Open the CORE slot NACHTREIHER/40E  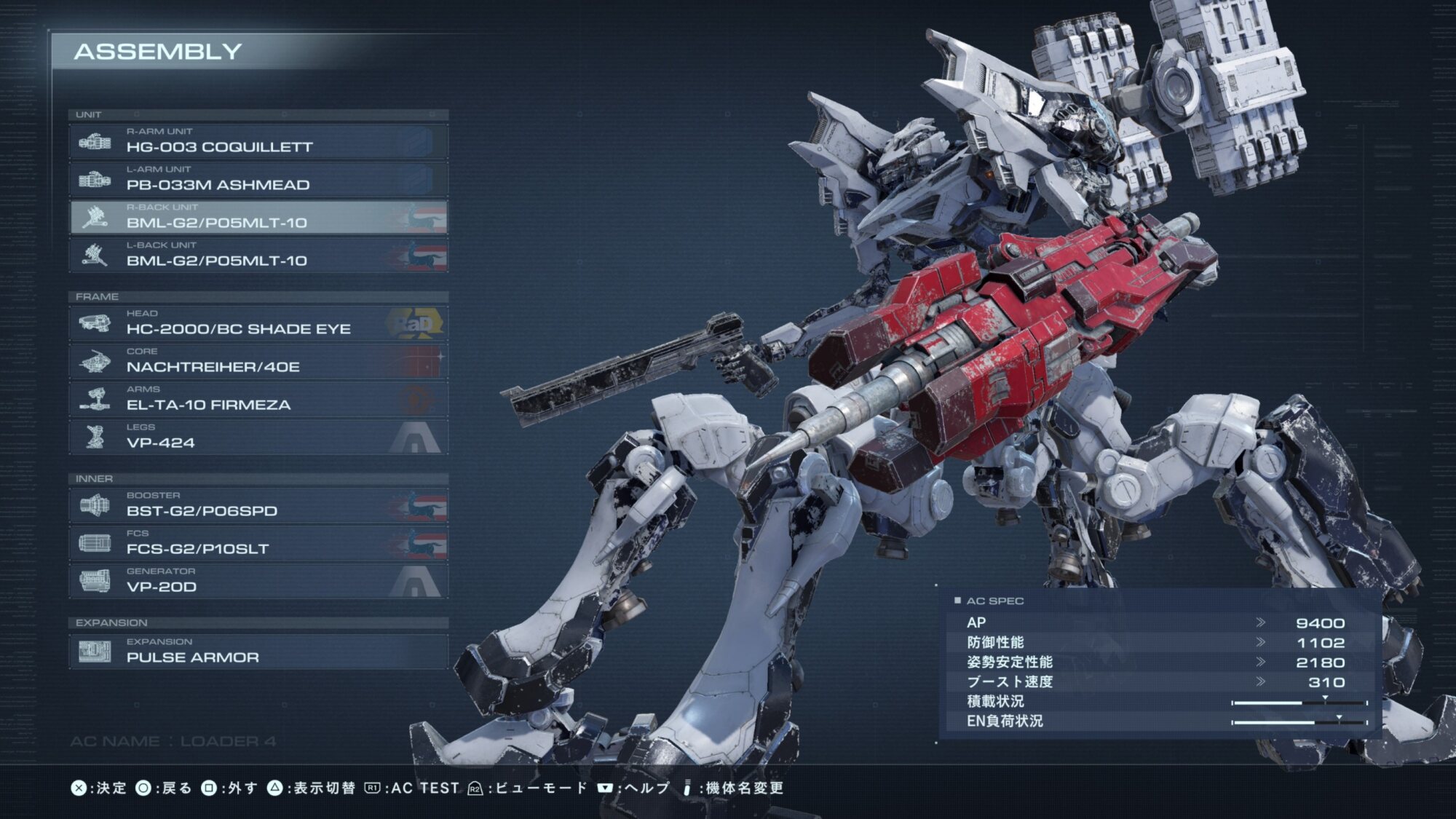point(258,361)
